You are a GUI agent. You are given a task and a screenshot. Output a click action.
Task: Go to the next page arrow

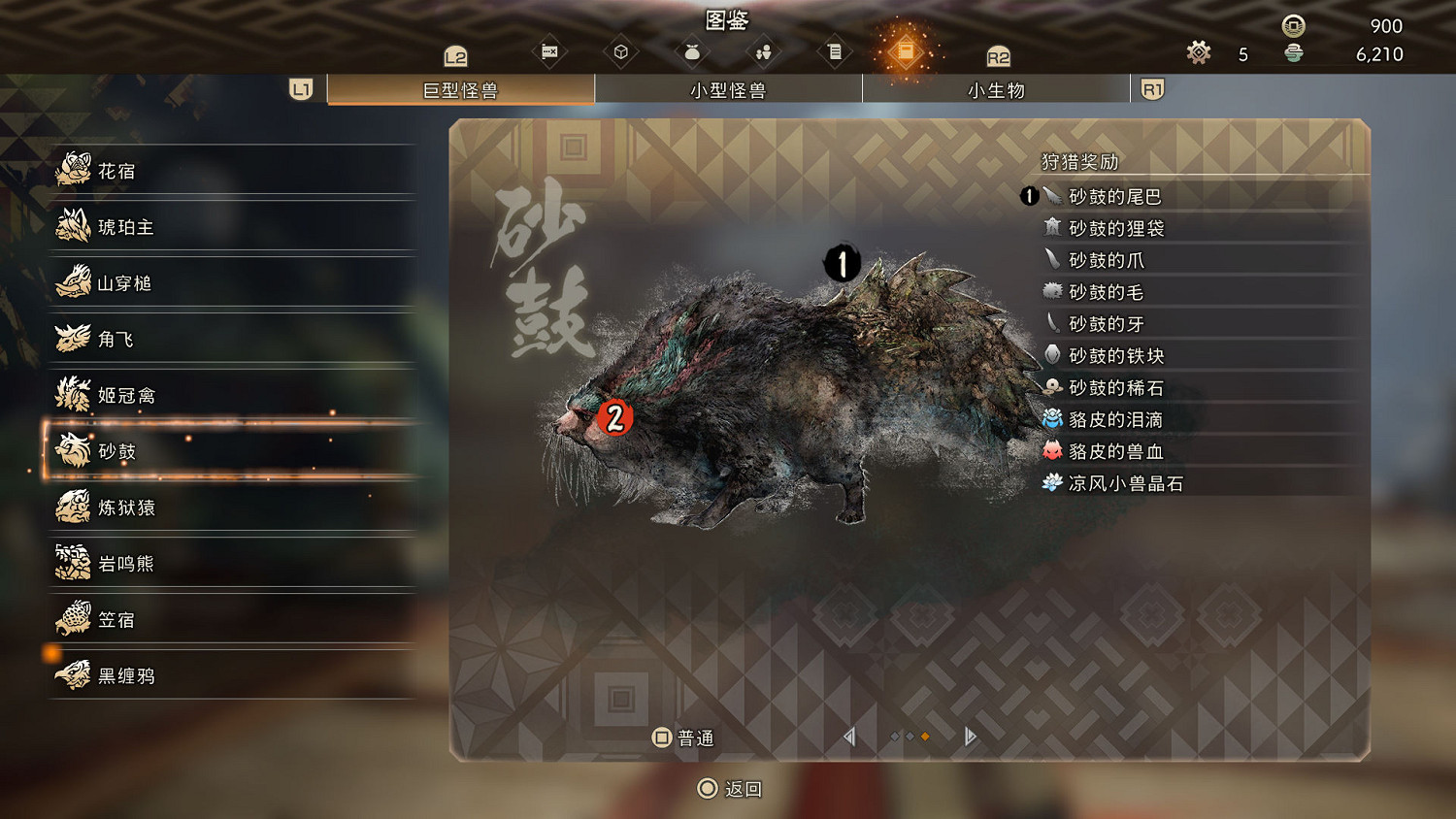[x=970, y=737]
